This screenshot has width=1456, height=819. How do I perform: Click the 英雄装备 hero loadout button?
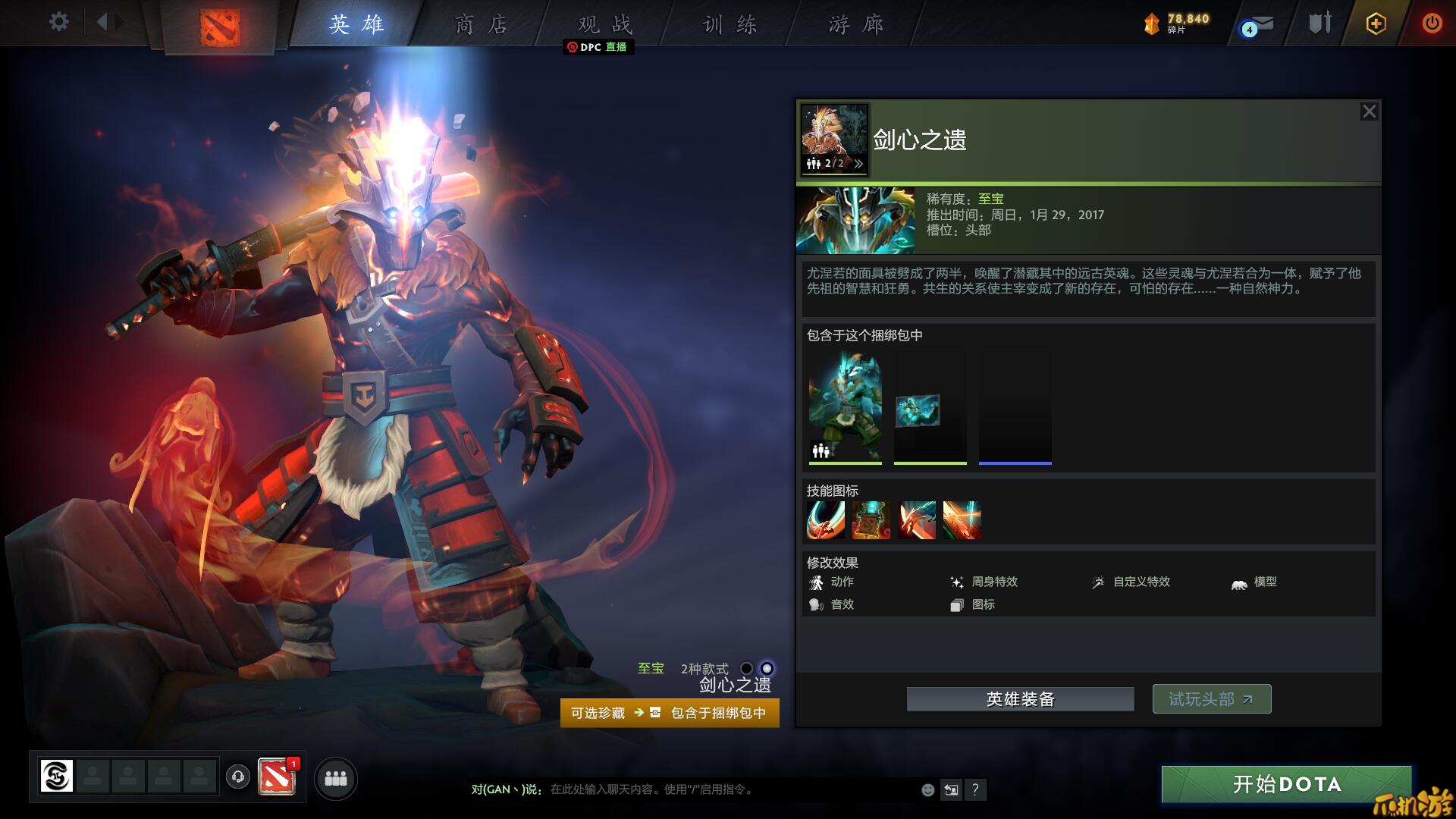(1020, 699)
